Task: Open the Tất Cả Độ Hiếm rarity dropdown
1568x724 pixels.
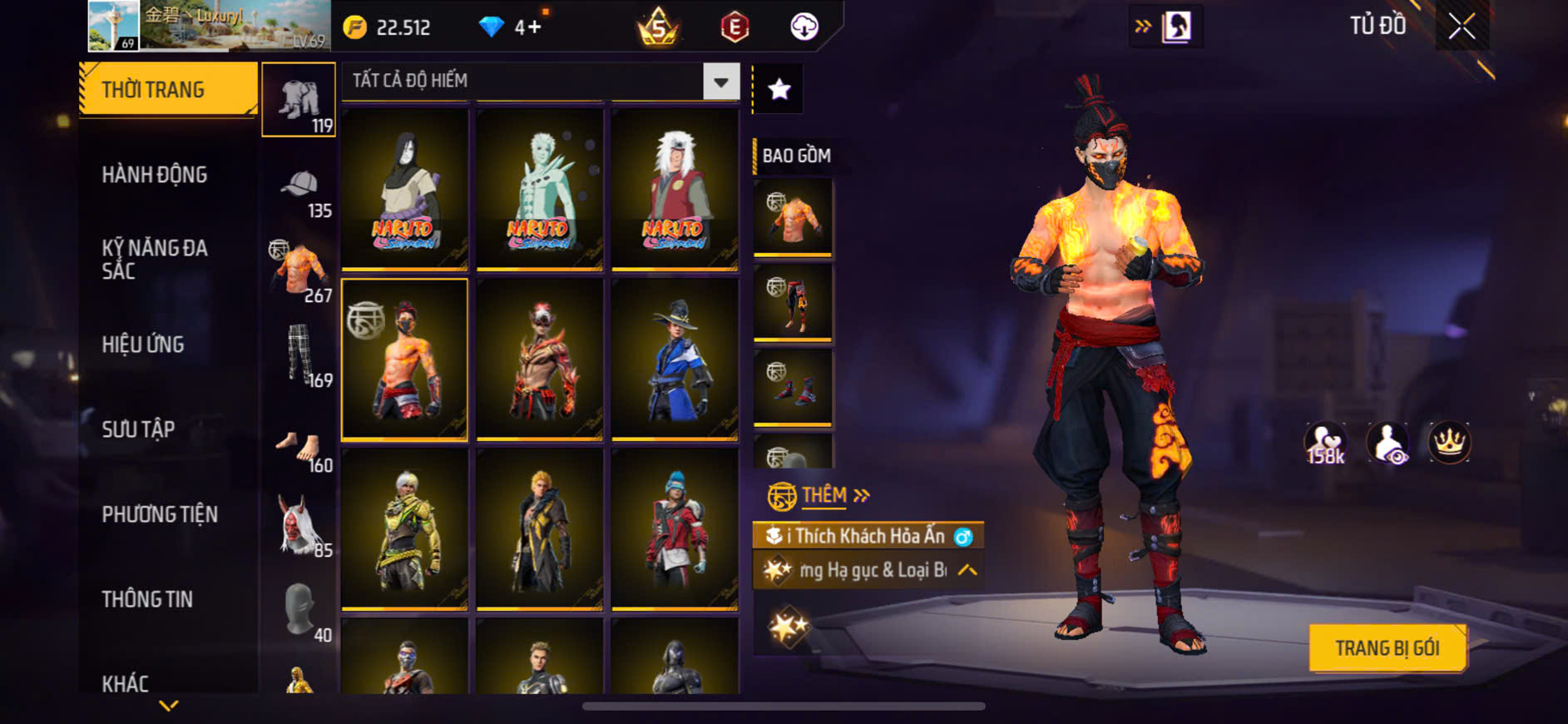Action: [720, 82]
